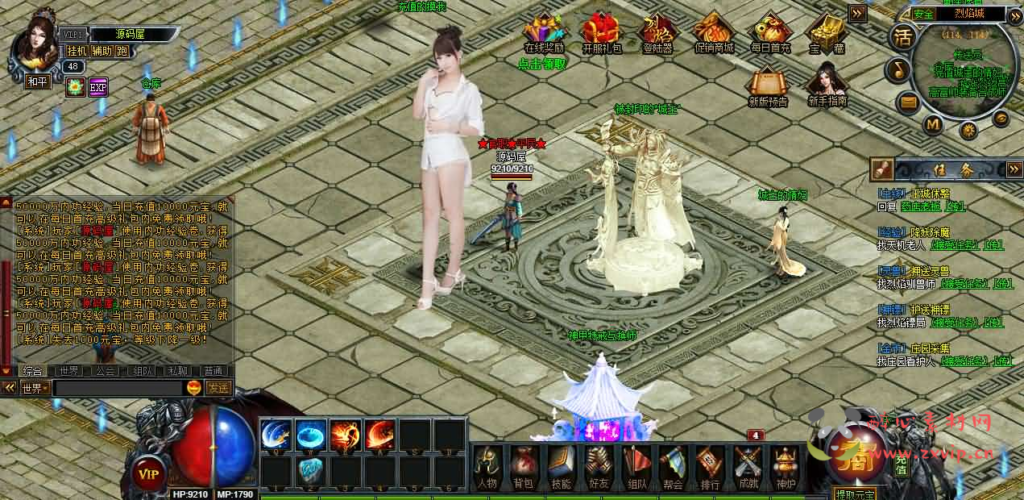Open the 技能 skills book
1024x500 pixels.
point(560,466)
